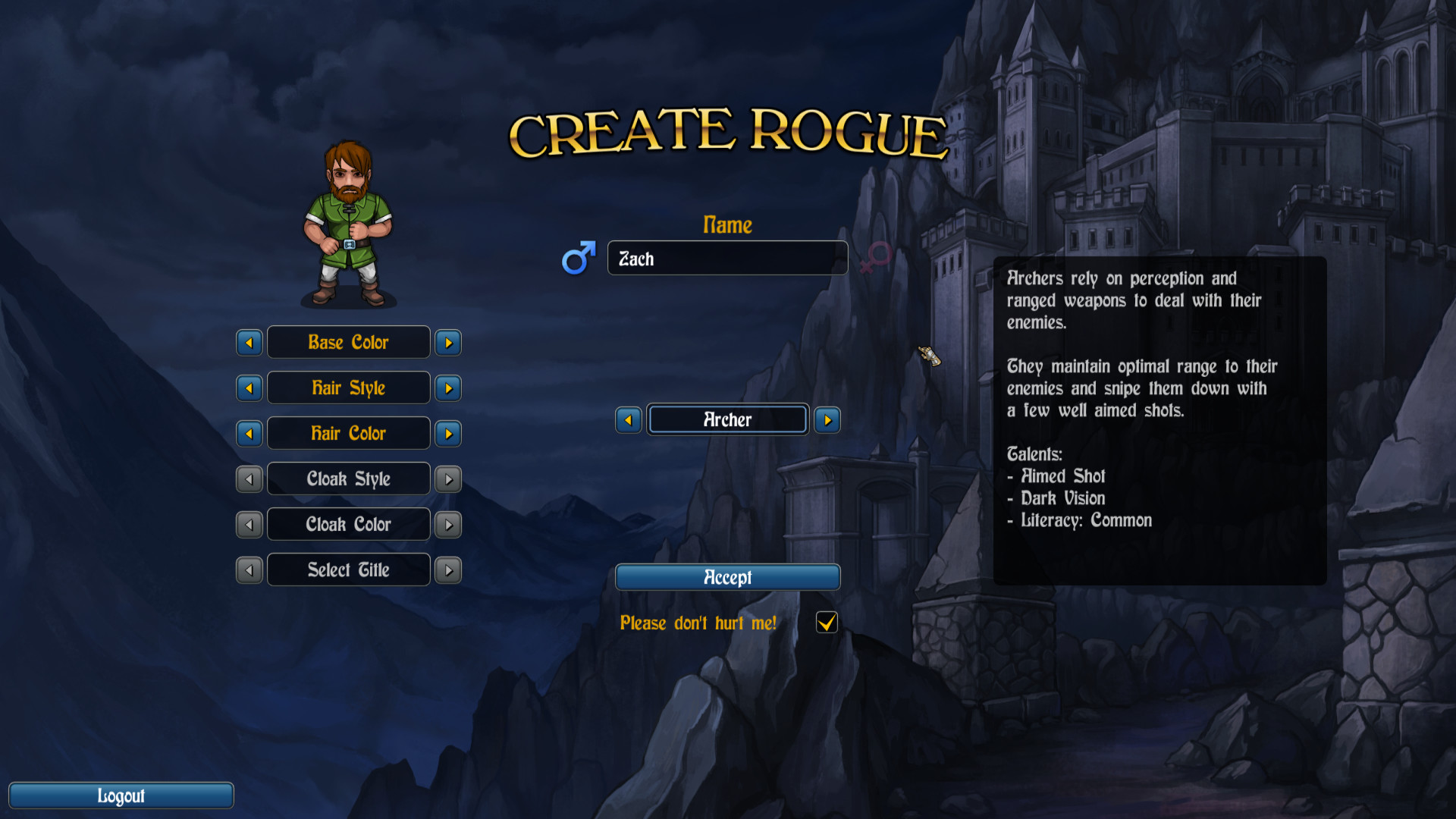
Task: Click the right arrow next to Hair Color
Action: pos(447,433)
